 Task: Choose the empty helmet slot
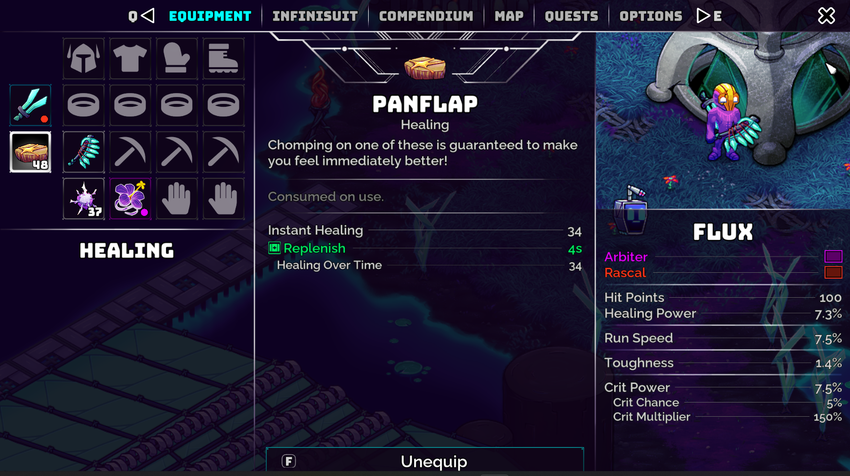click(84, 59)
